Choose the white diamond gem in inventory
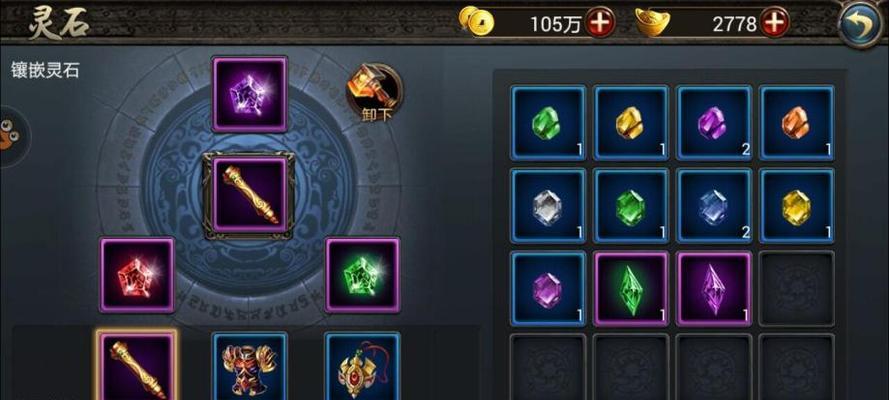Viewport: 889px width, 400px height. (x=548, y=206)
